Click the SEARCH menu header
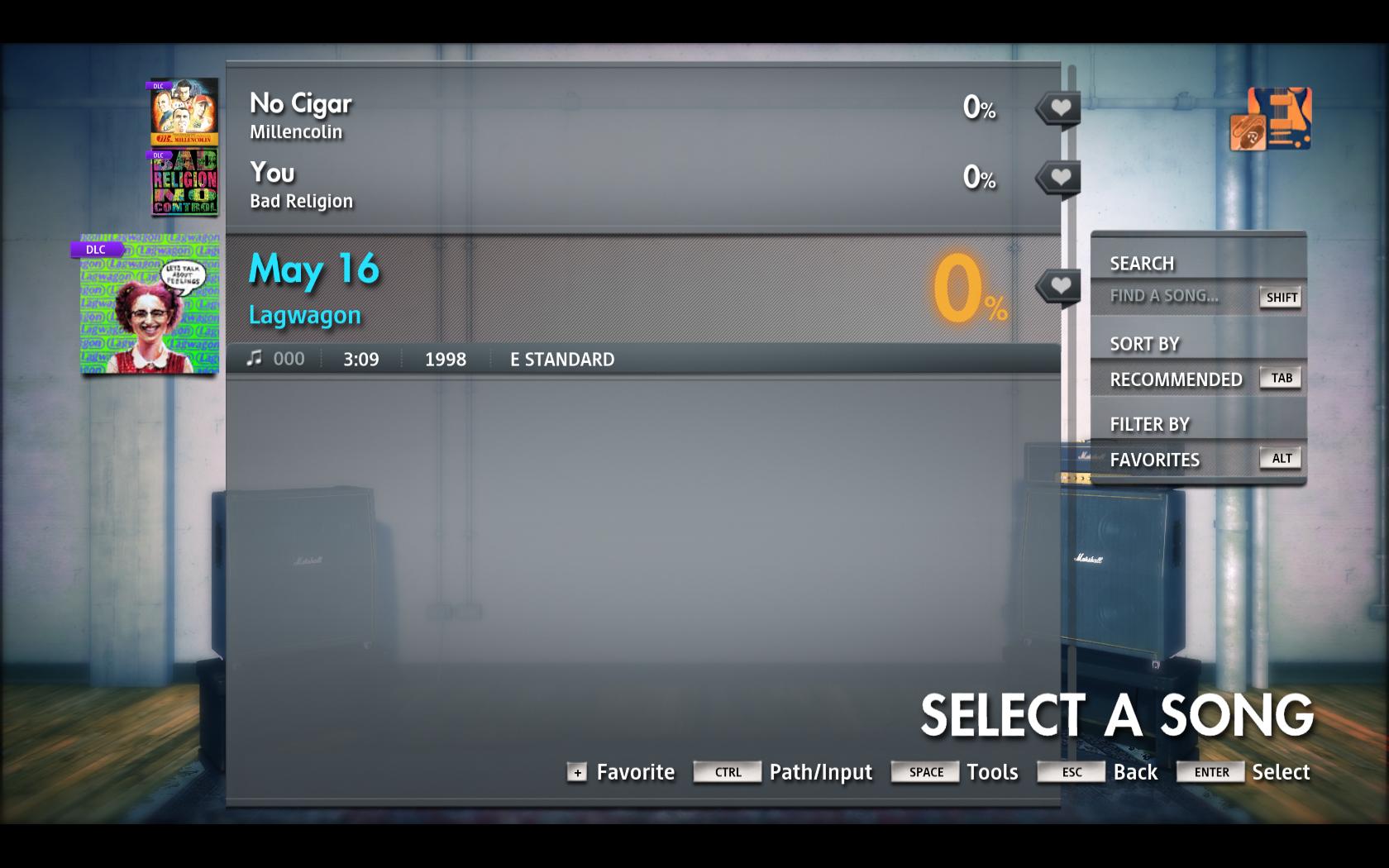Screen dimensions: 1389x868 click(1142, 262)
